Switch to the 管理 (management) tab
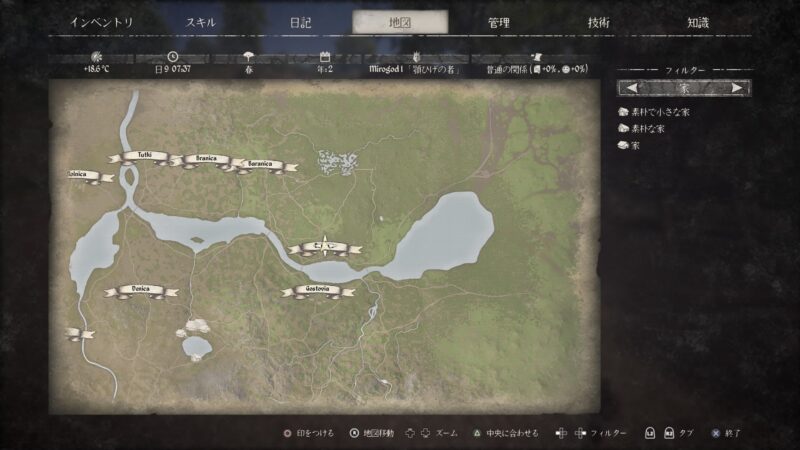 tap(499, 22)
